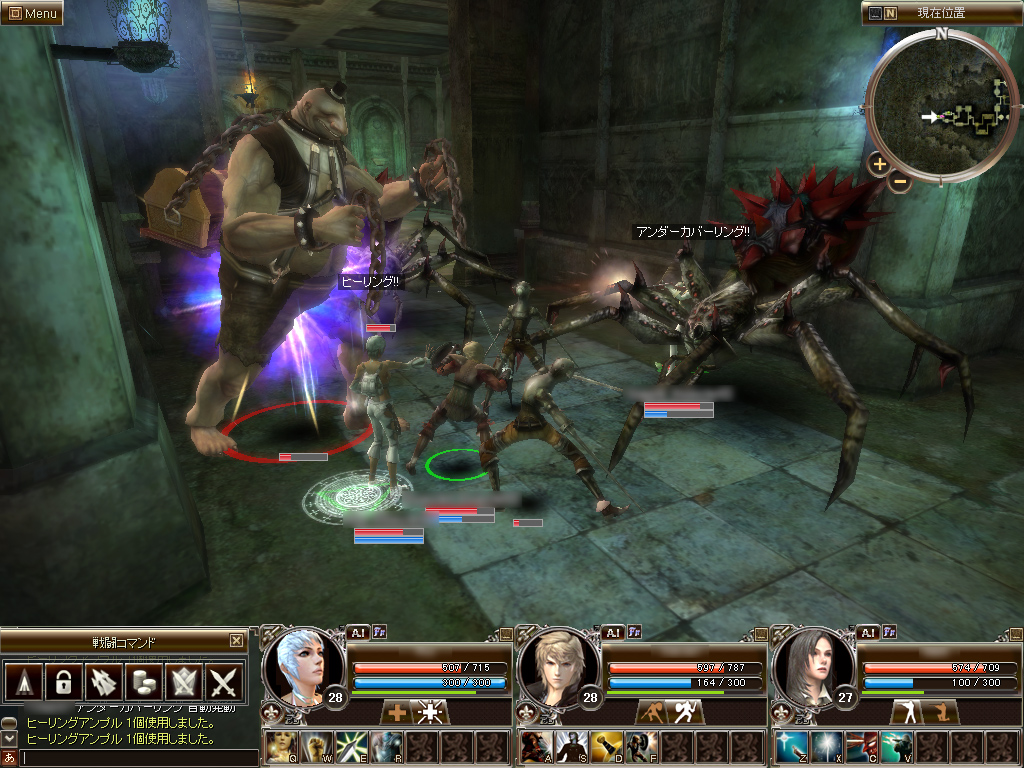Activate the coin stack battle command
The height and width of the screenshot is (768, 1024).
(145, 683)
